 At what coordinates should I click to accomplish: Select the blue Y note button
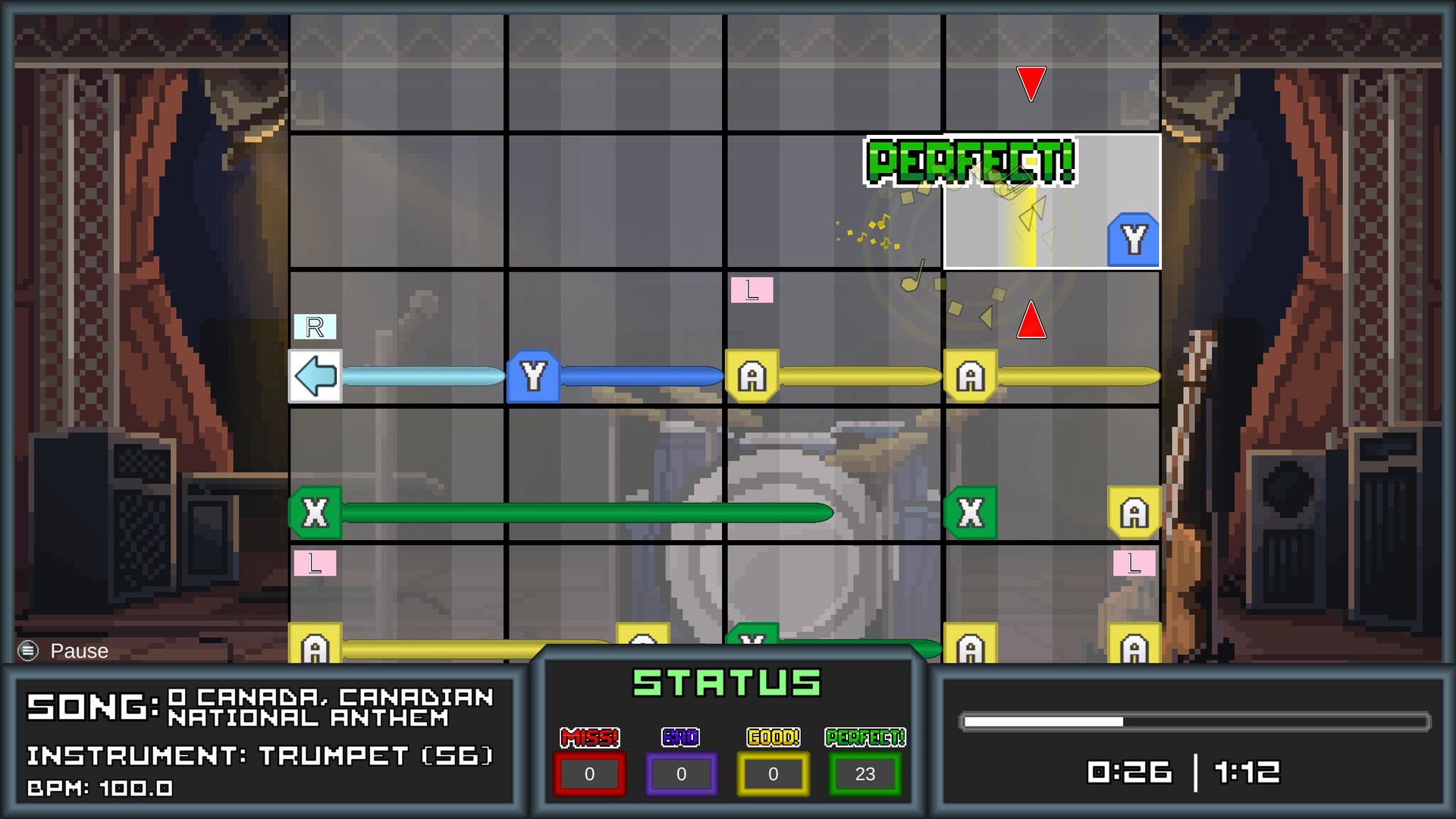[533, 375]
